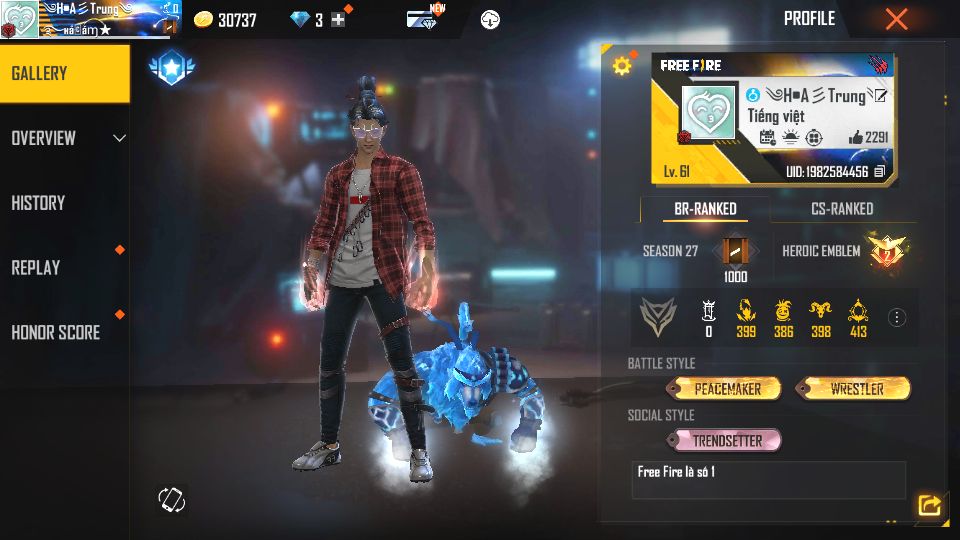Open the Gallery section
960x540 pixels.
pyautogui.click(x=64, y=73)
